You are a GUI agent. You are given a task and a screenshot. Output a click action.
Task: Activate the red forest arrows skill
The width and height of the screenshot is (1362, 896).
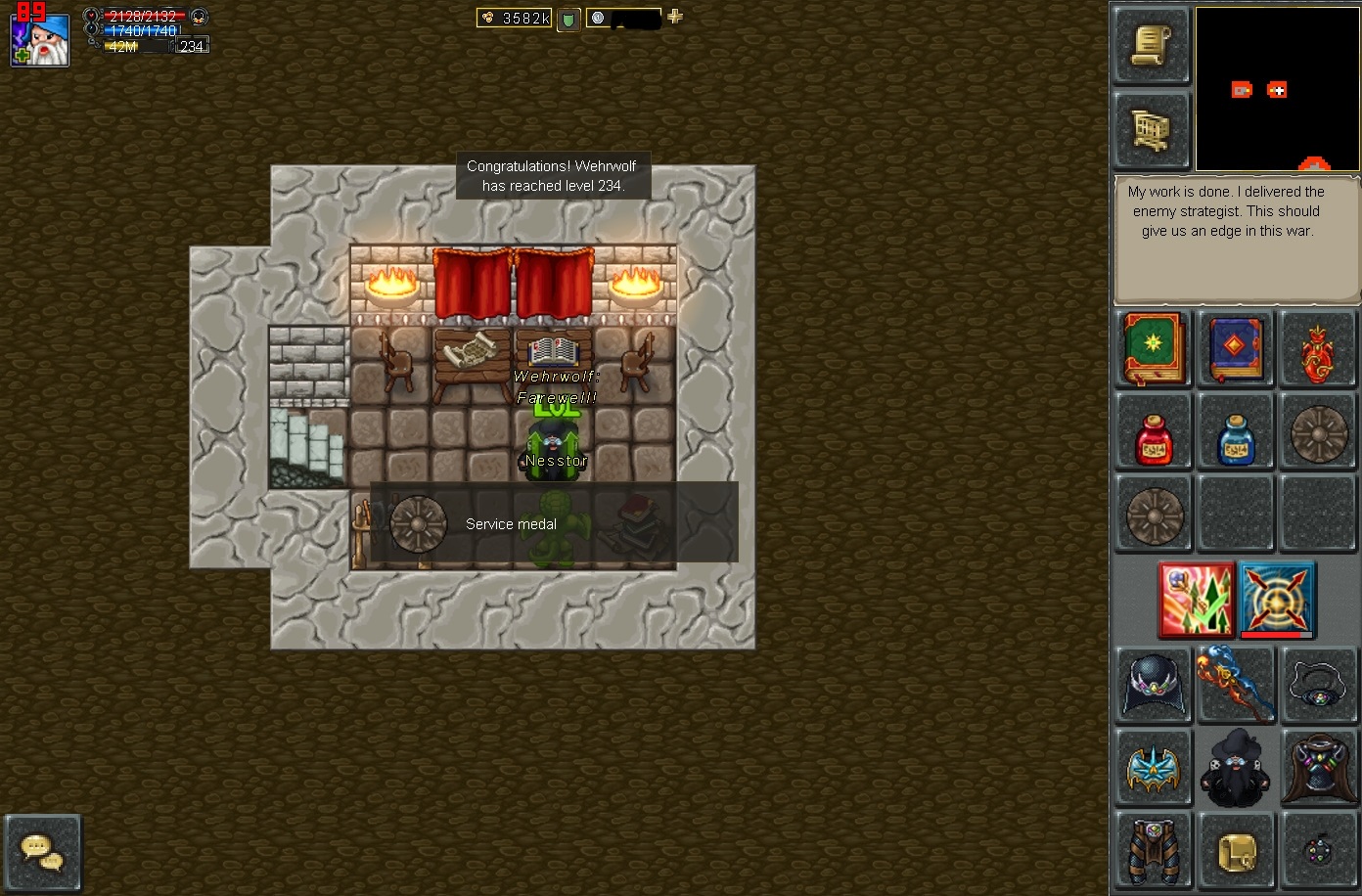coord(1196,600)
